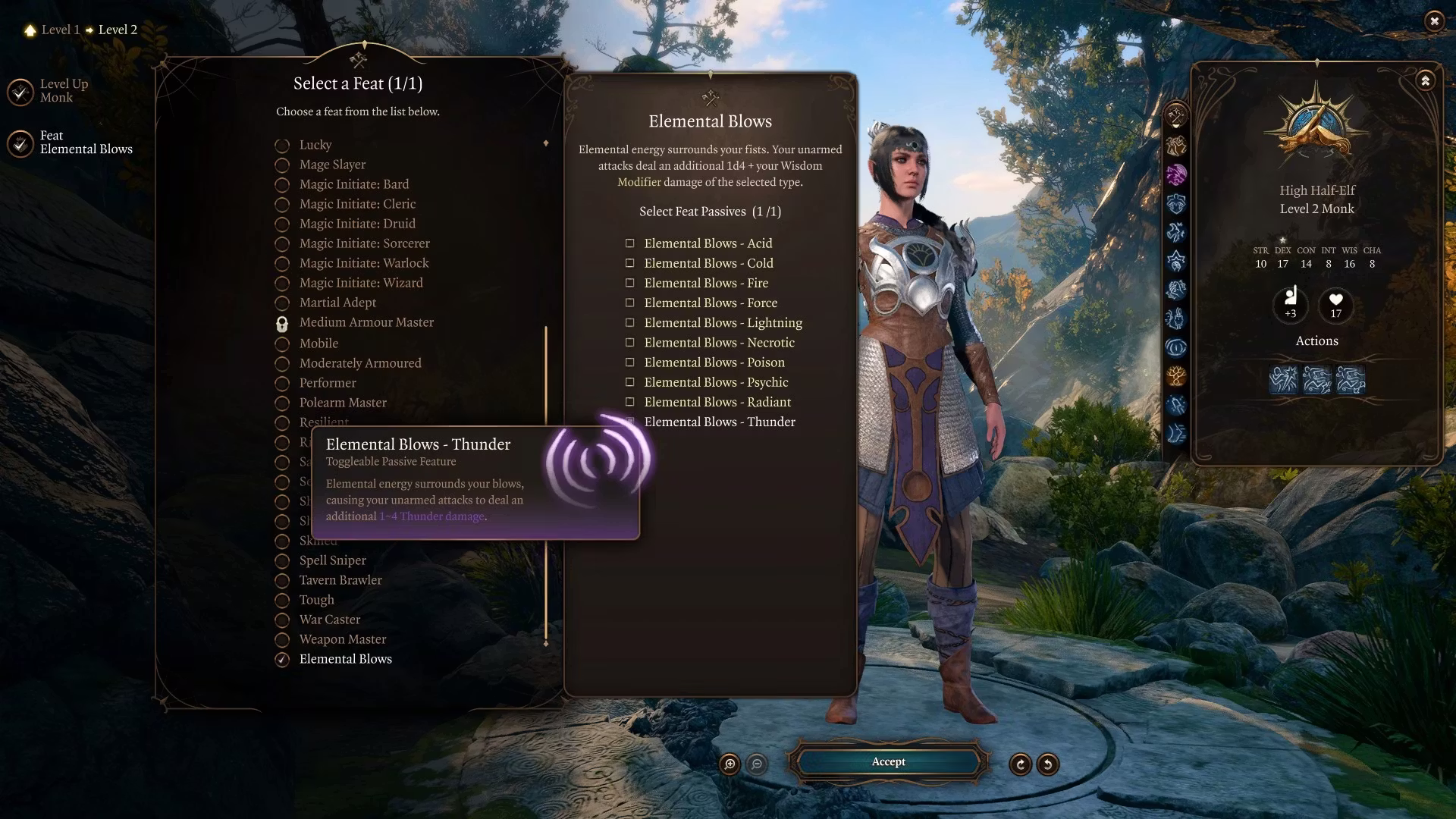This screenshot has width=1456, height=819.
Task: Check Elemental Blows - Cold passive
Action: tap(629, 263)
